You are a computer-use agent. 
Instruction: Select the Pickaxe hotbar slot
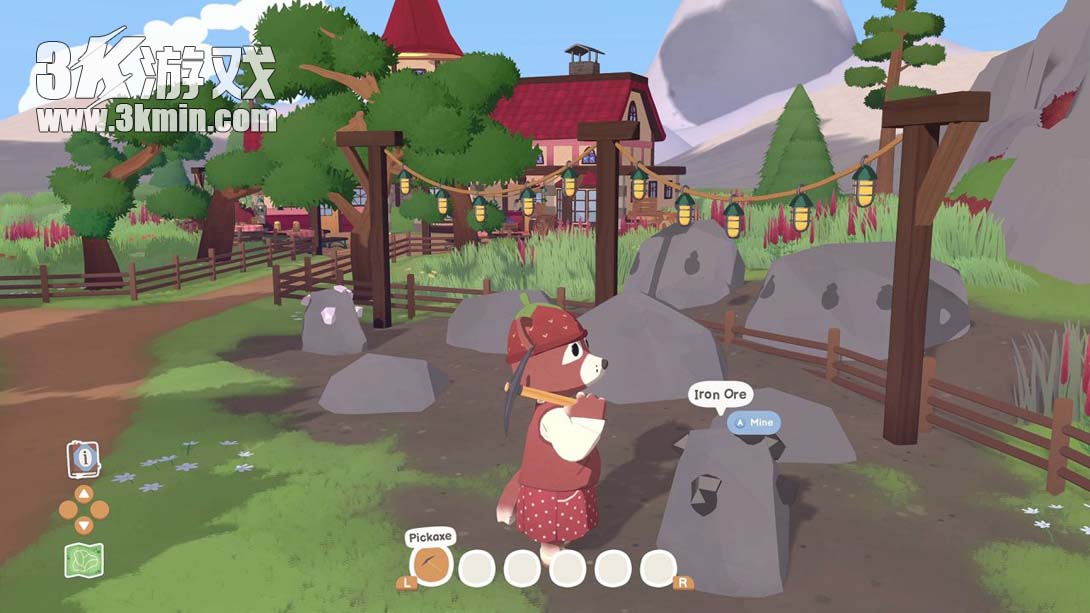(x=432, y=567)
